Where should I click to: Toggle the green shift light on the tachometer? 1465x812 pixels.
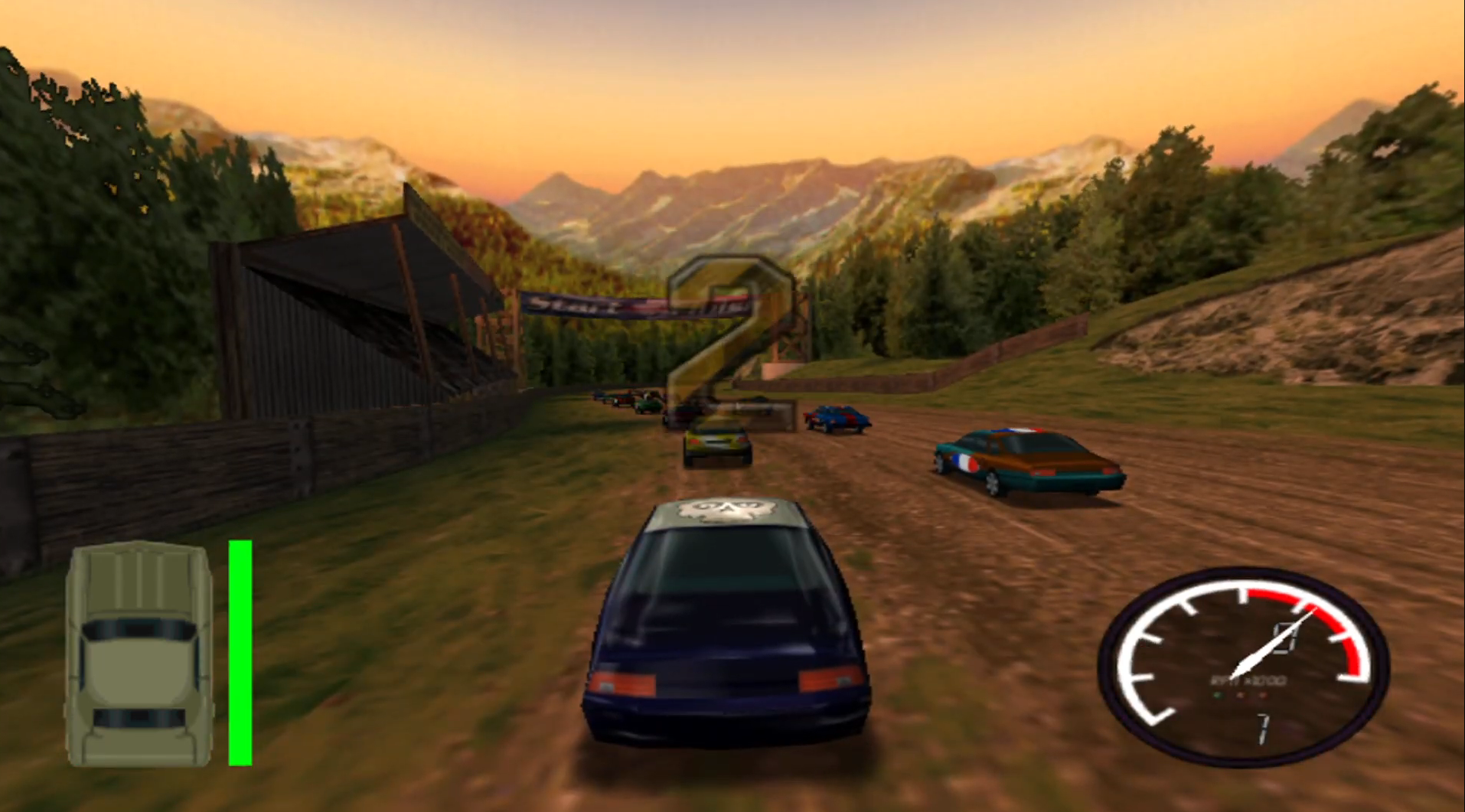pyautogui.click(x=1220, y=695)
